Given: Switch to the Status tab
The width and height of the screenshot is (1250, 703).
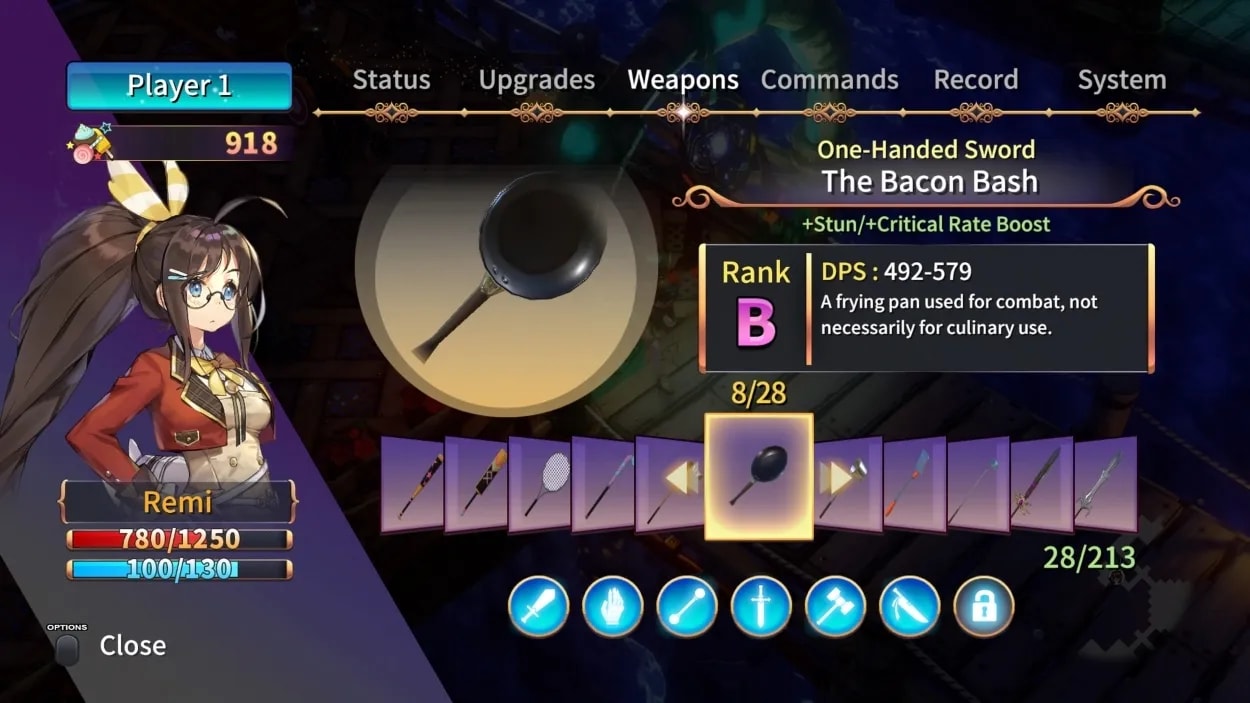Looking at the screenshot, I should click(x=391, y=80).
